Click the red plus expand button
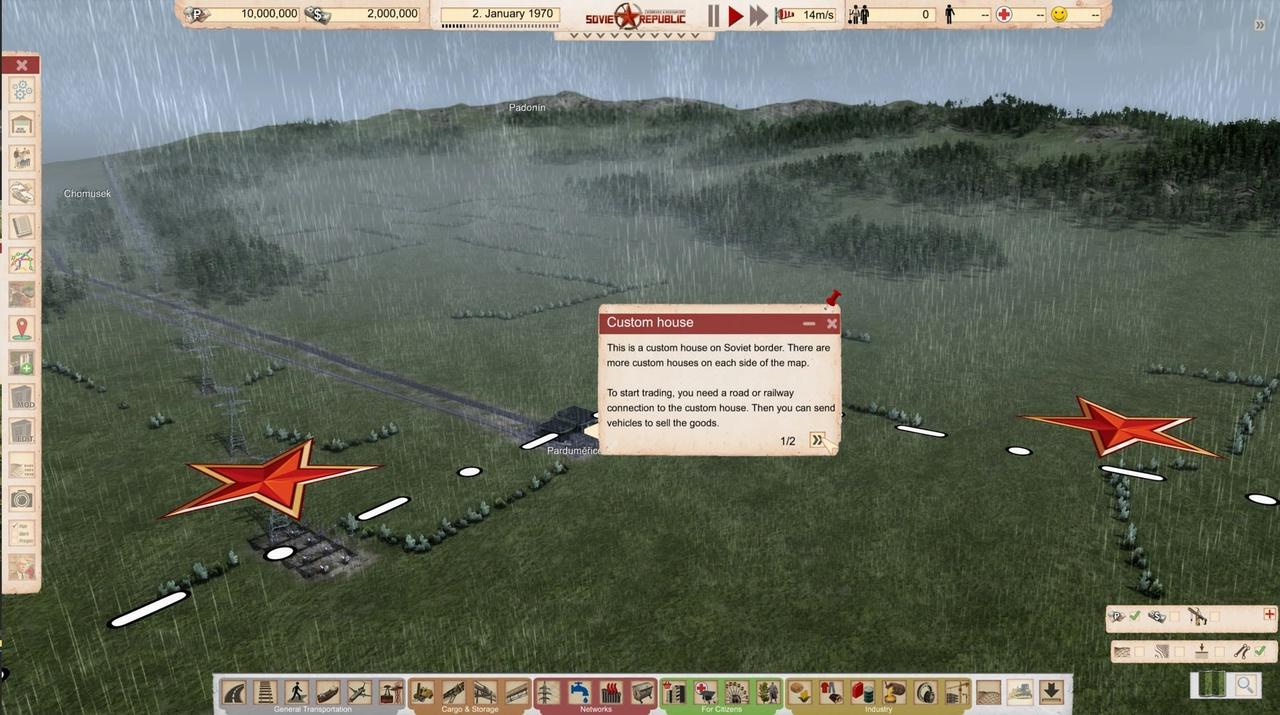Viewport: 1280px width, 715px height. [x=1270, y=615]
